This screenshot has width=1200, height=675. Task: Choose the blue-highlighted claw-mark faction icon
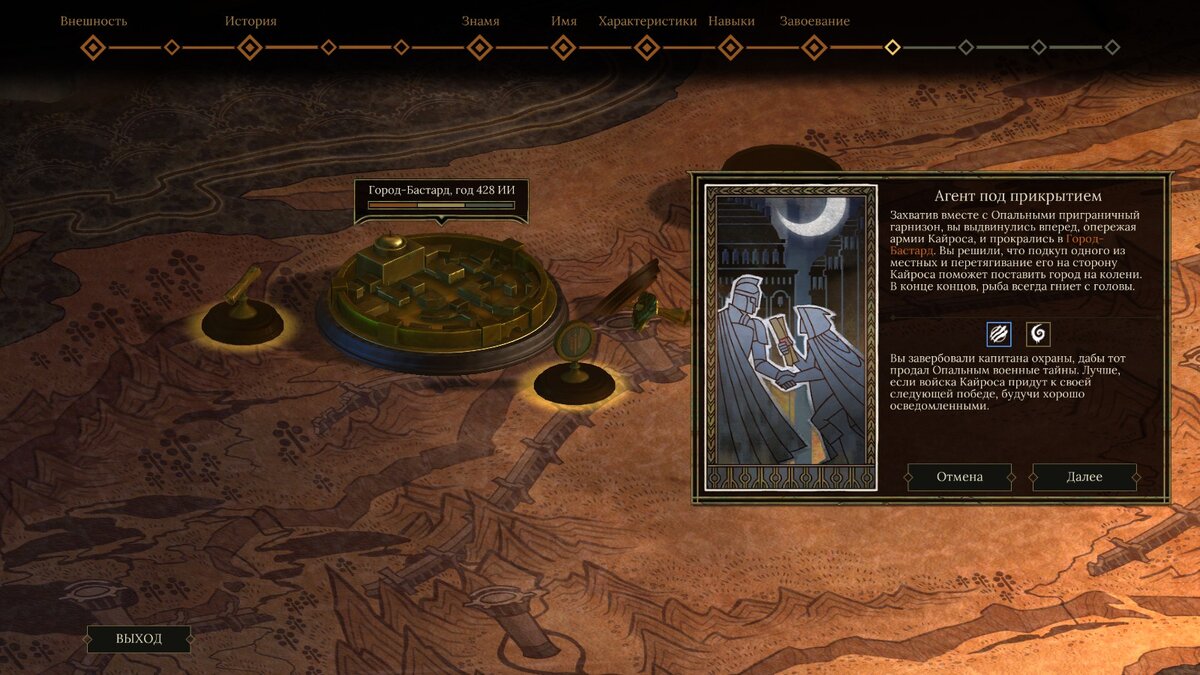(x=999, y=334)
